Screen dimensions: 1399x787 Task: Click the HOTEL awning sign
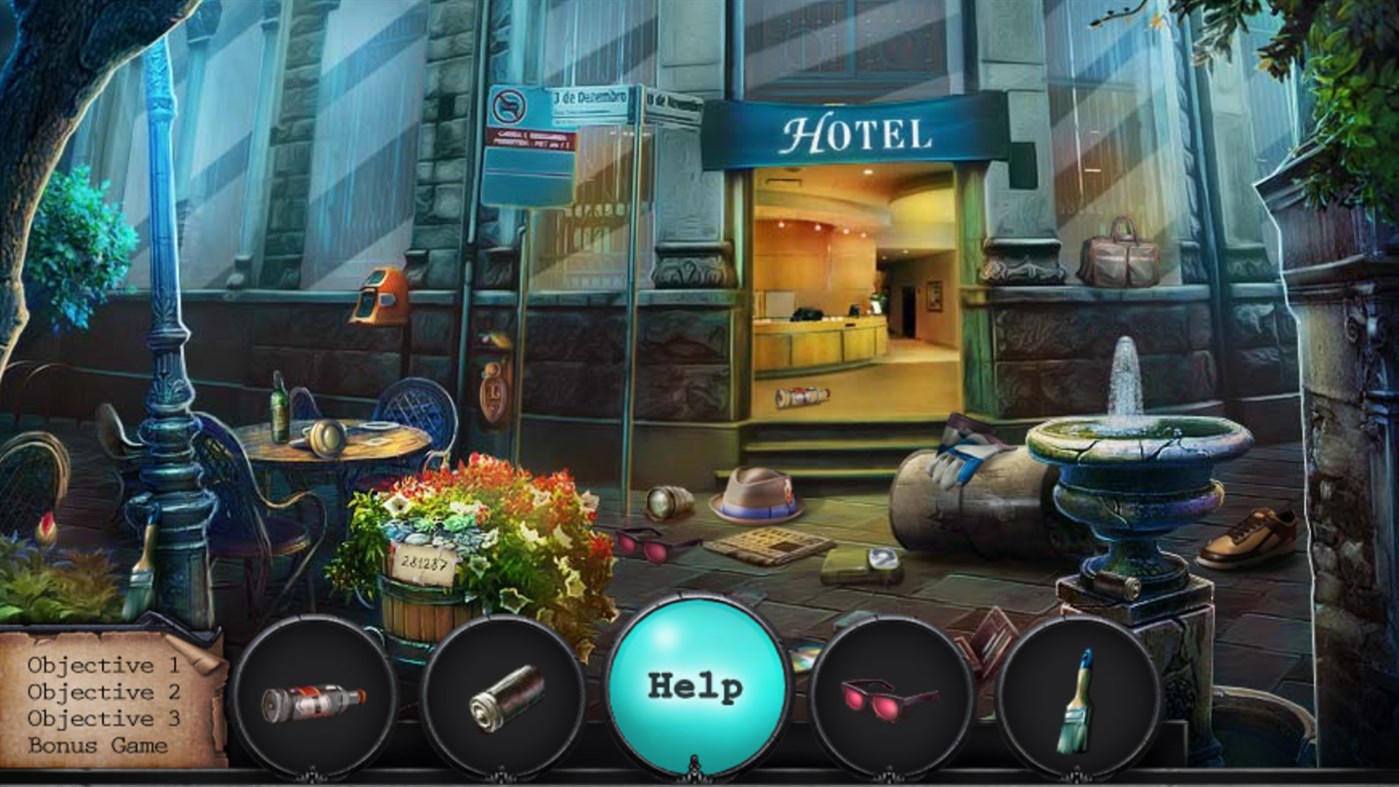[x=858, y=131]
